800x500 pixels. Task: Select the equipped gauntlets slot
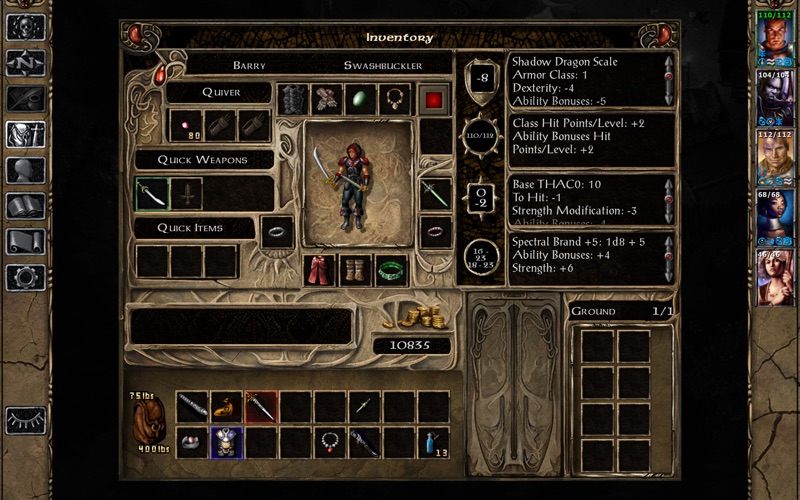point(327,99)
